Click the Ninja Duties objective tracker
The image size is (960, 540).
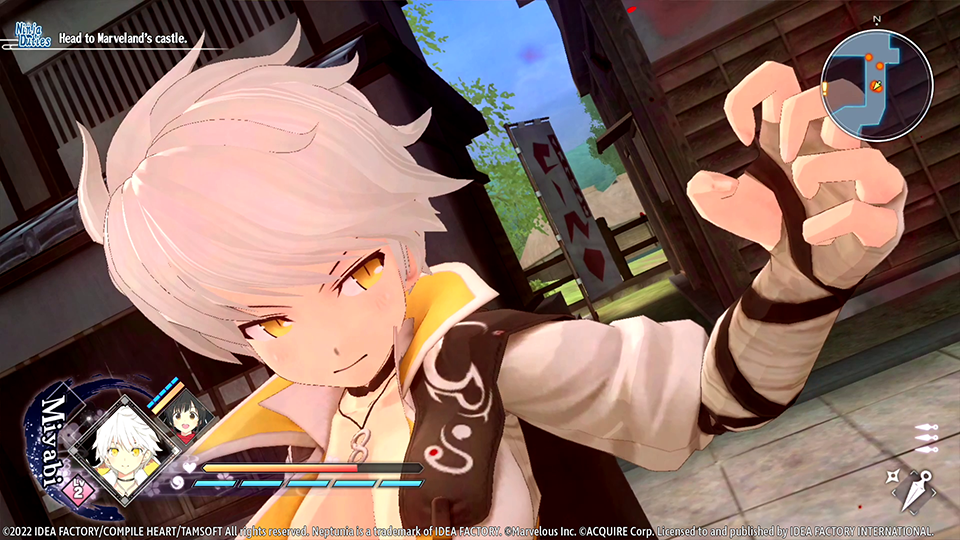click(x=110, y=38)
